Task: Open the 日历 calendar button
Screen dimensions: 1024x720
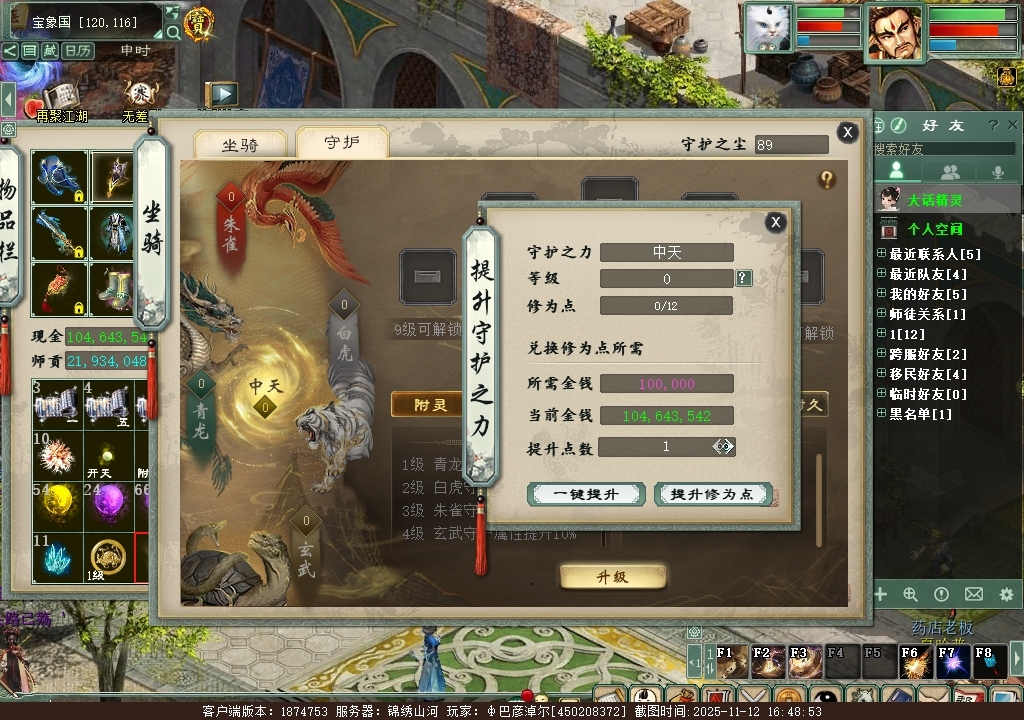Action: (x=78, y=50)
